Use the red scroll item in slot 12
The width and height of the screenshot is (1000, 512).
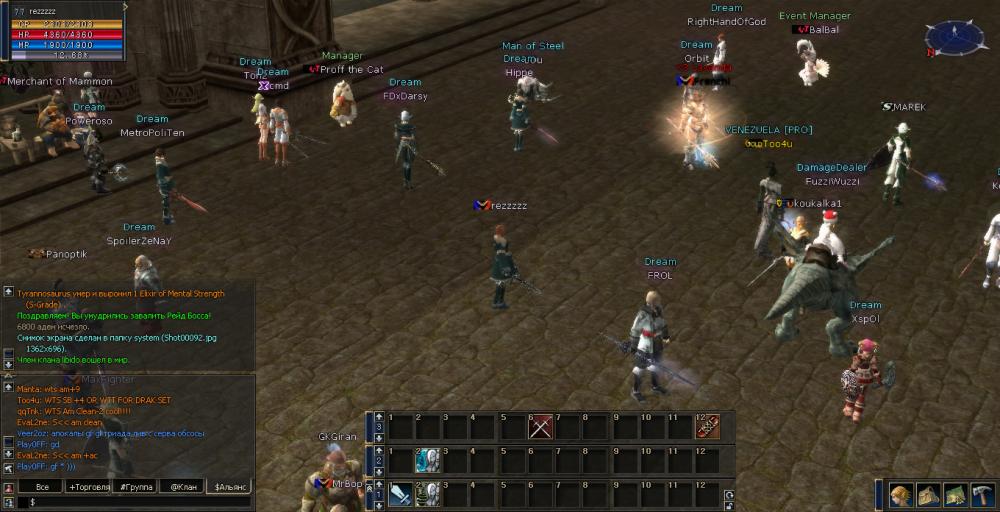click(708, 427)
